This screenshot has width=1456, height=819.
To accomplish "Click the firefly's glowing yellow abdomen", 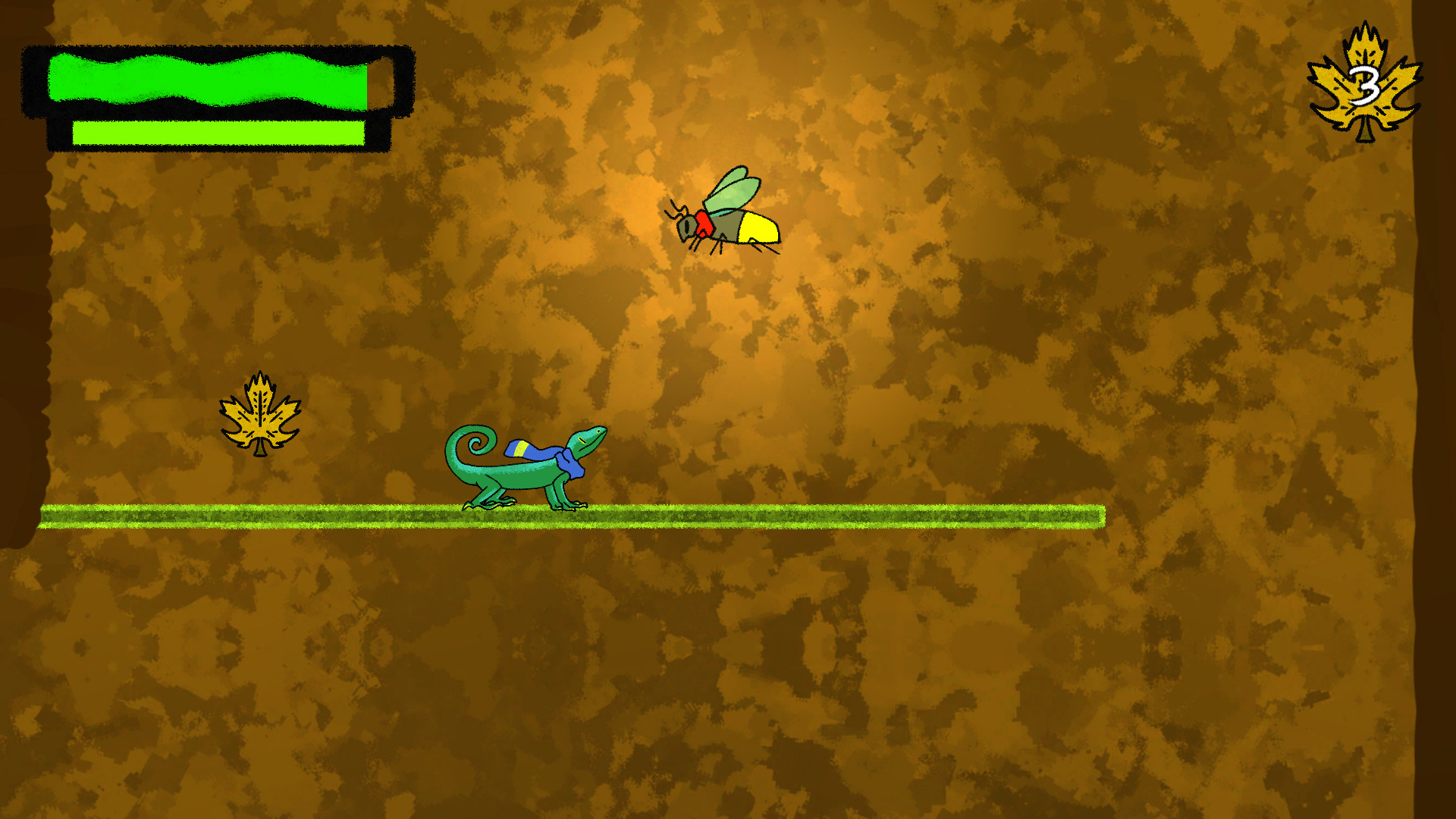I will point(758,227).
